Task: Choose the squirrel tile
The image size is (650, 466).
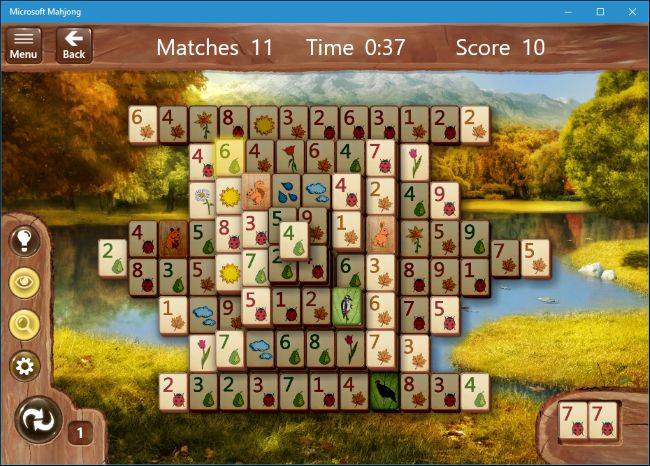Action: [x=257, y=190]
